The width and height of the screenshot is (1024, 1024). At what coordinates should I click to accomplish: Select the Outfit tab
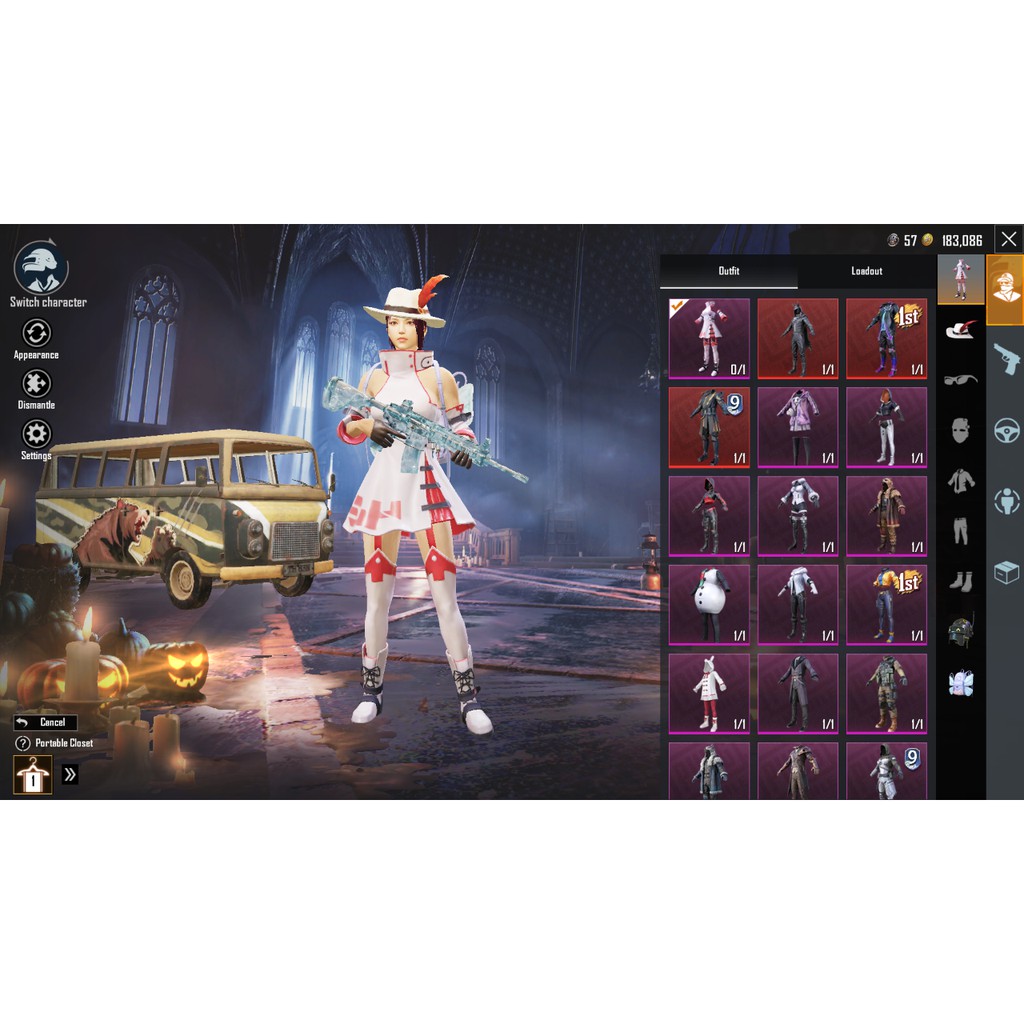[x=729, y=271]
